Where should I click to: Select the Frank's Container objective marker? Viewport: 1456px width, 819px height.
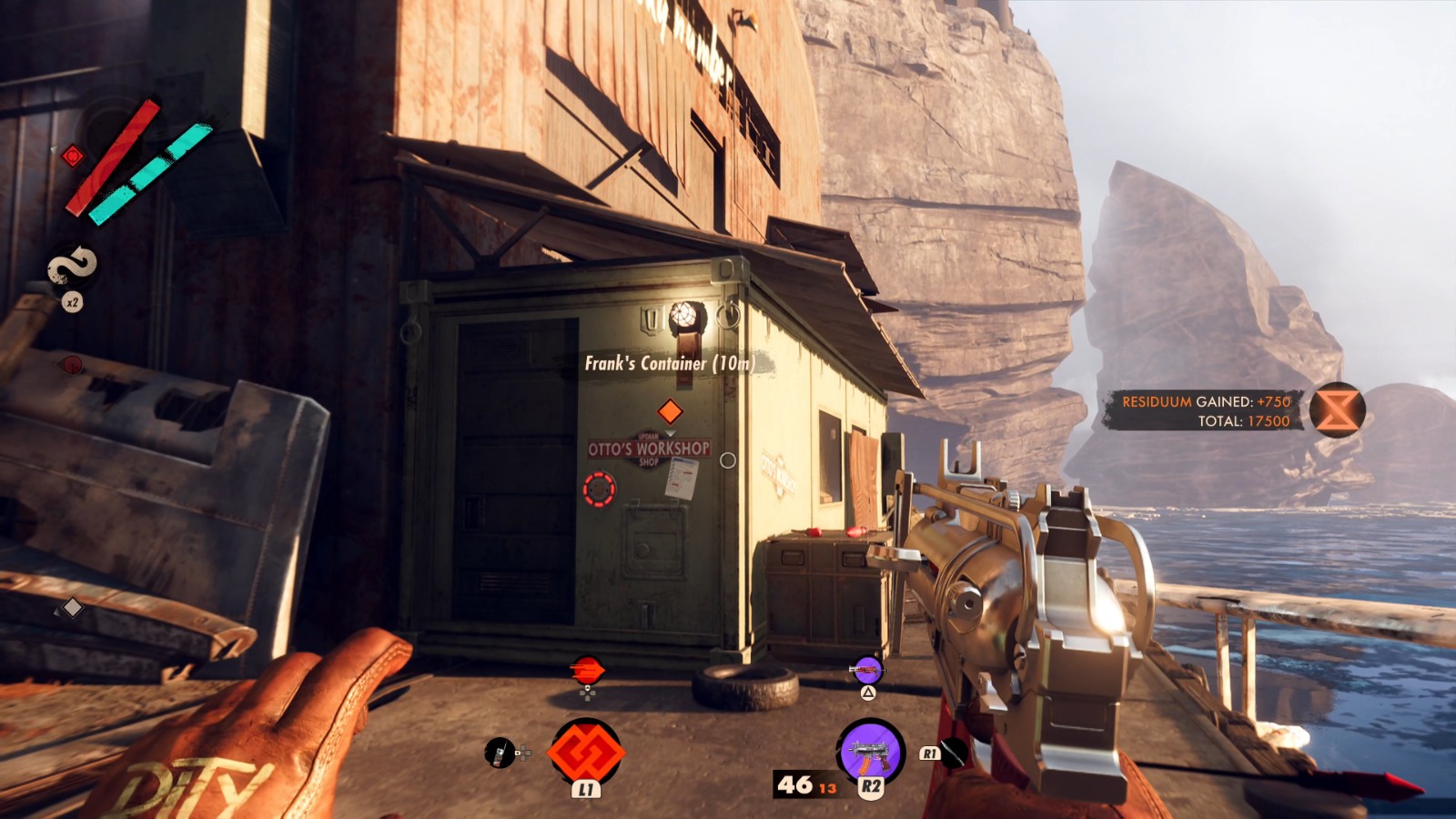(670, 411)
